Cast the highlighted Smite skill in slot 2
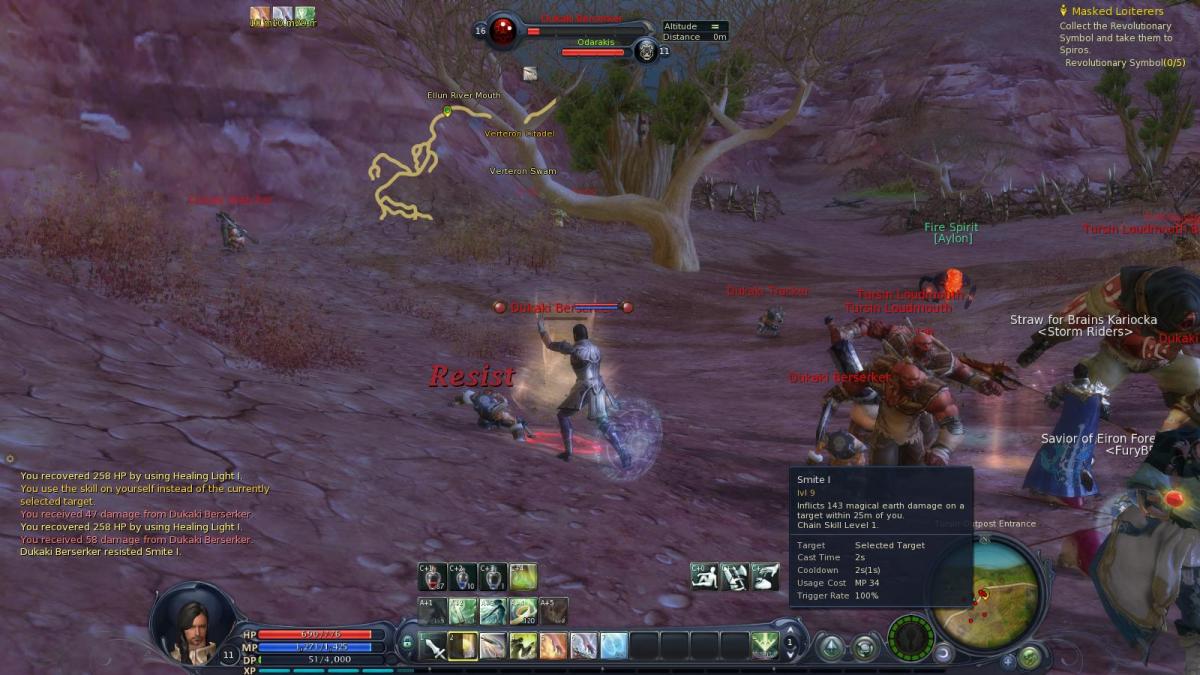This screenshot has width=1200, height=675. tap(463, 646)
